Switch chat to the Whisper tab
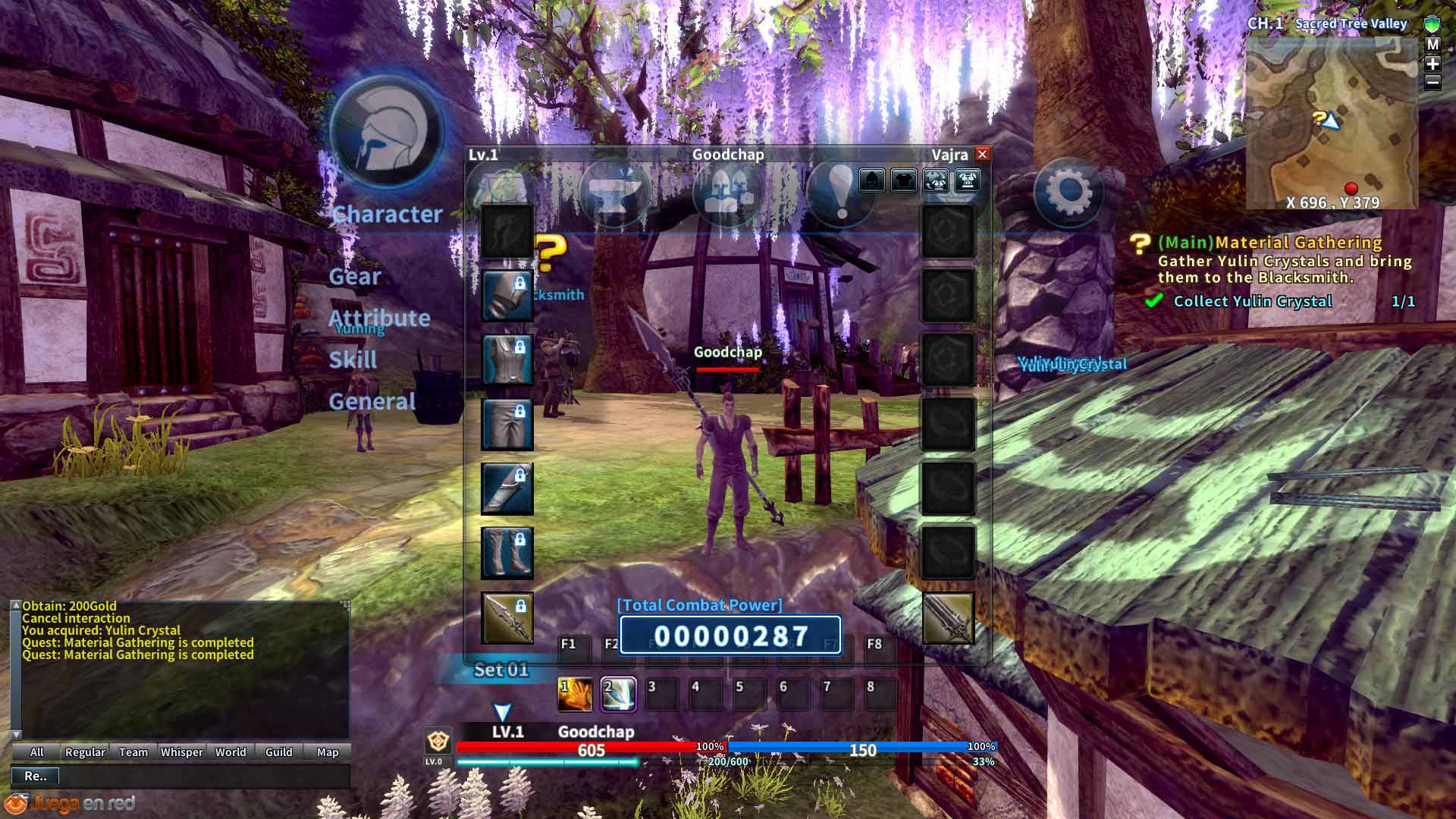The height and width of the screenshot is (819, 1456). pos(182,752)
